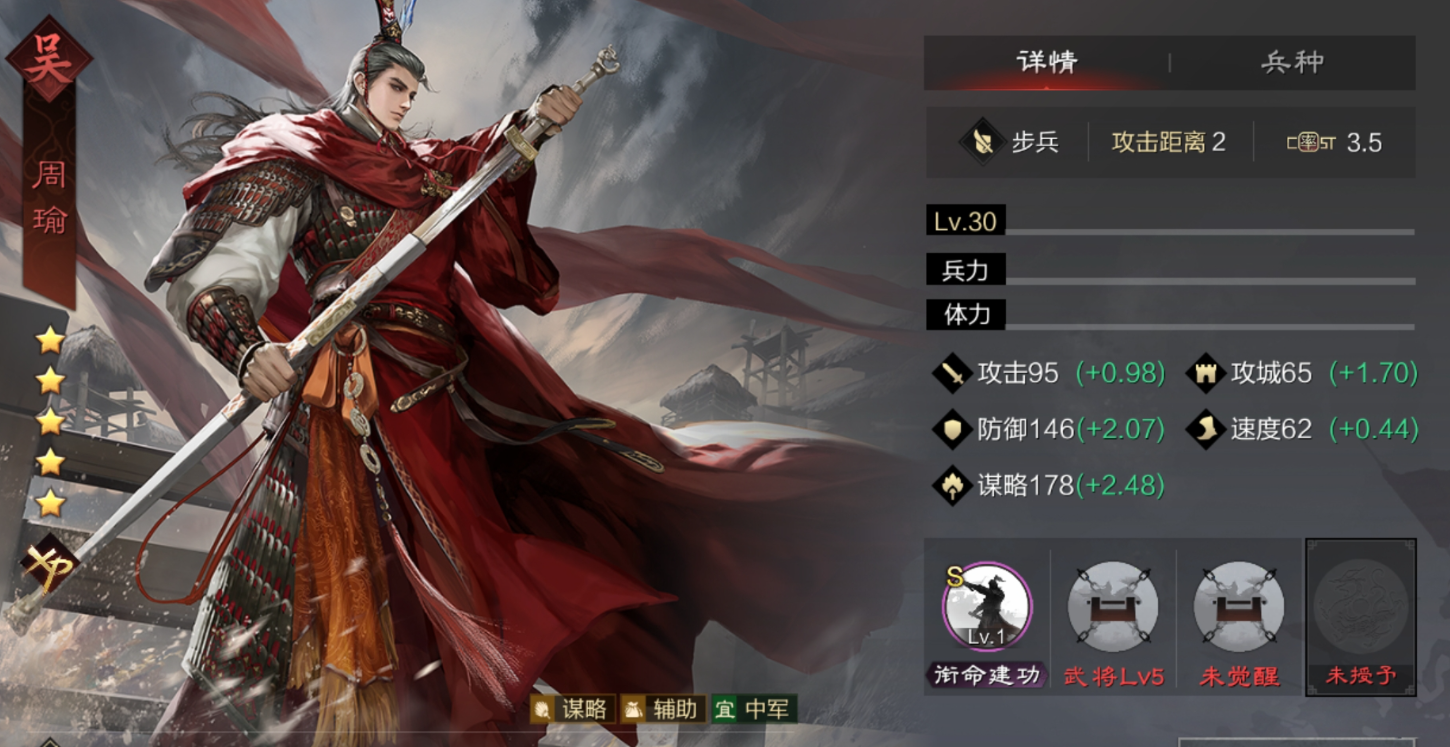Switch to the 详情 details tab

[x=1046, y=62]
